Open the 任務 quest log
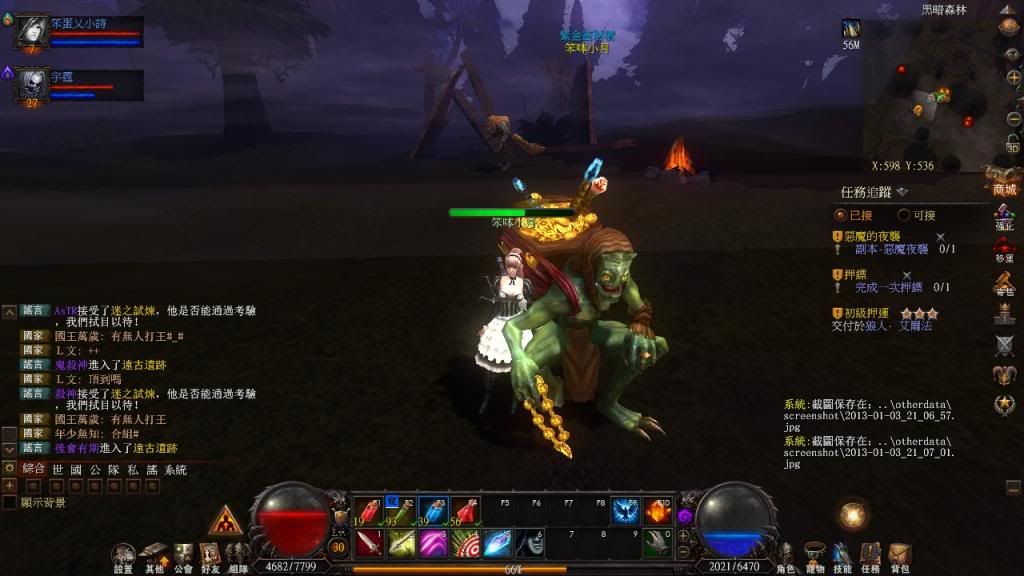The height and width of the screenshot is (576, 1024). point(871,555)
